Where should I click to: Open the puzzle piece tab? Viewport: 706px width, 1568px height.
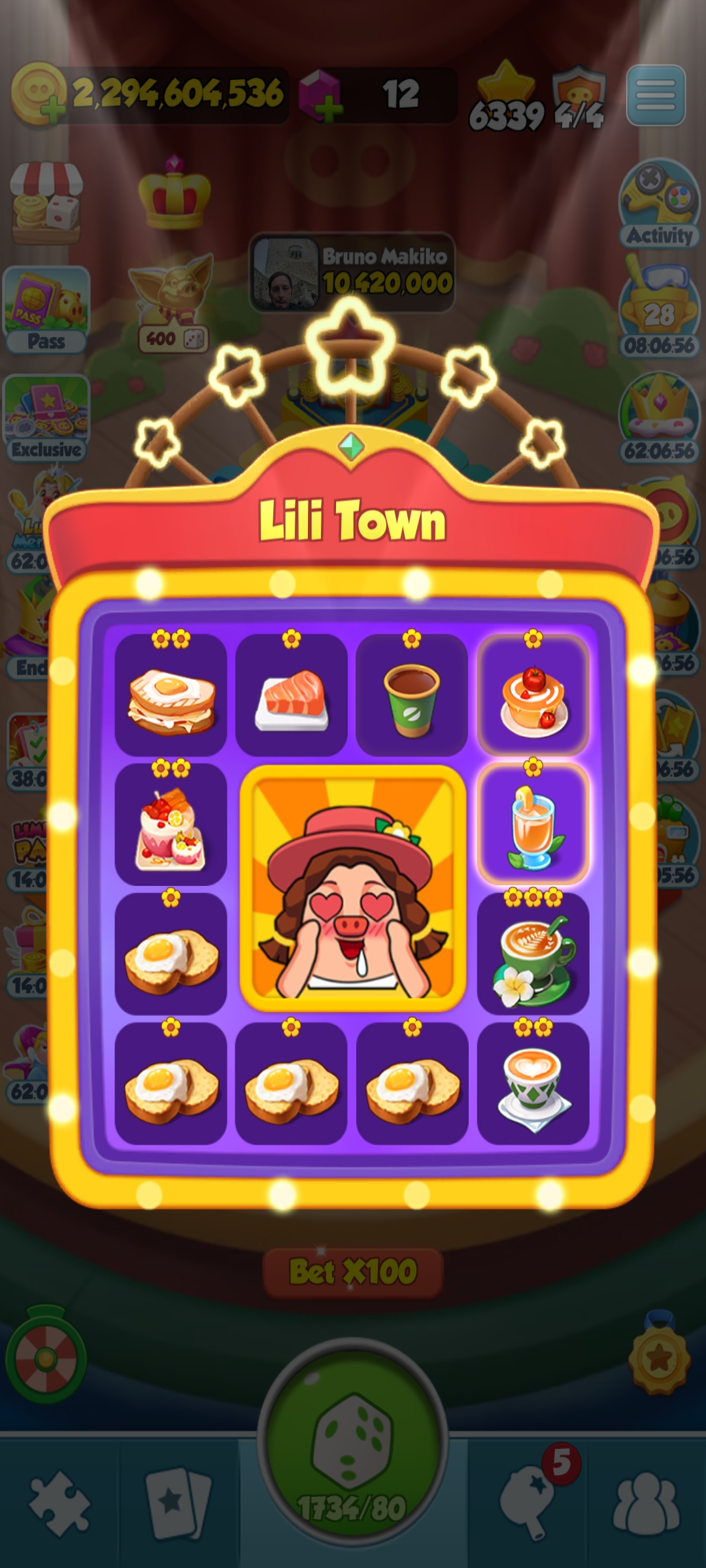pos(59,1503)
